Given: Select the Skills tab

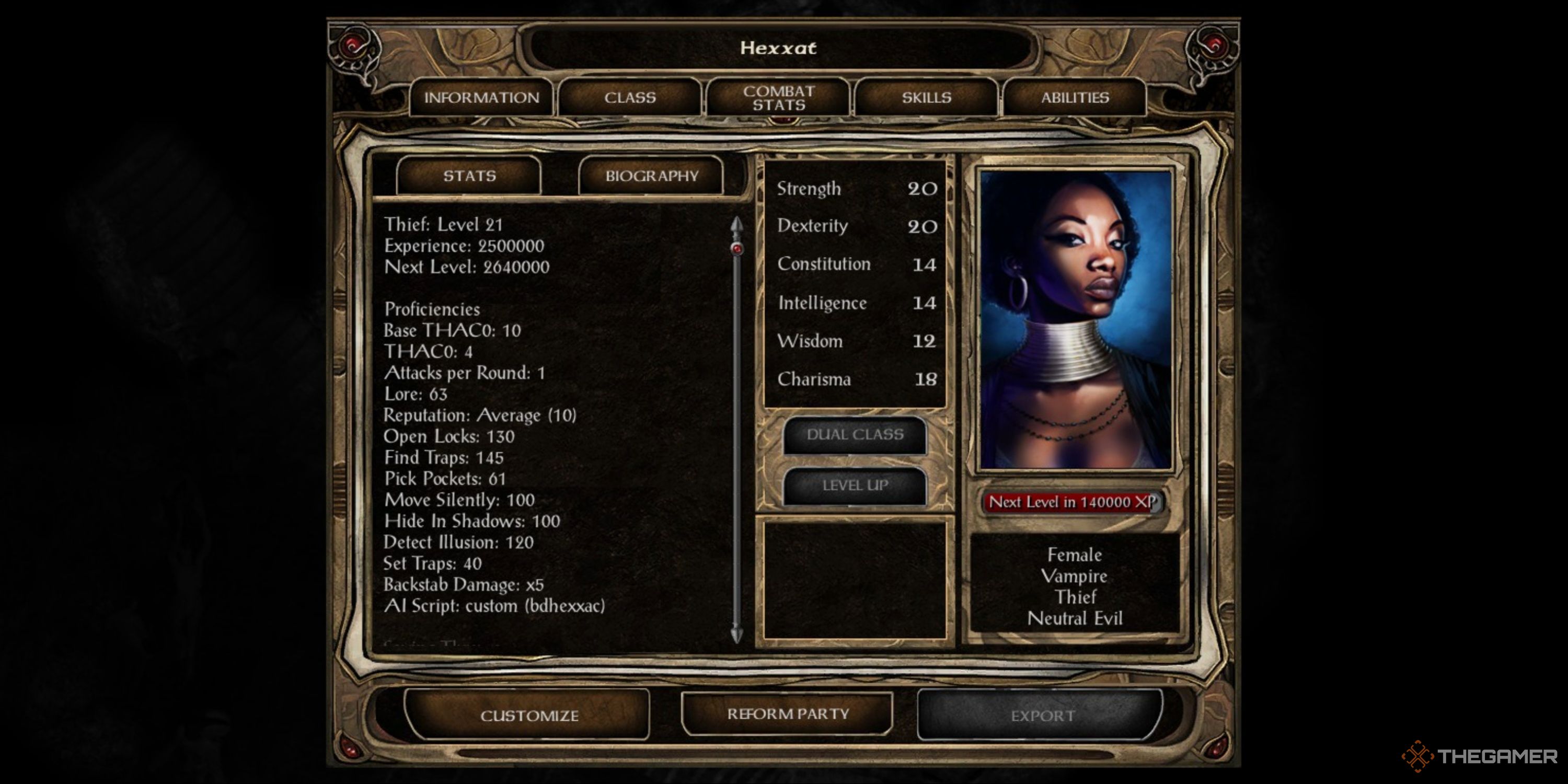Looking at the screenshot, I should click(927, 97).
